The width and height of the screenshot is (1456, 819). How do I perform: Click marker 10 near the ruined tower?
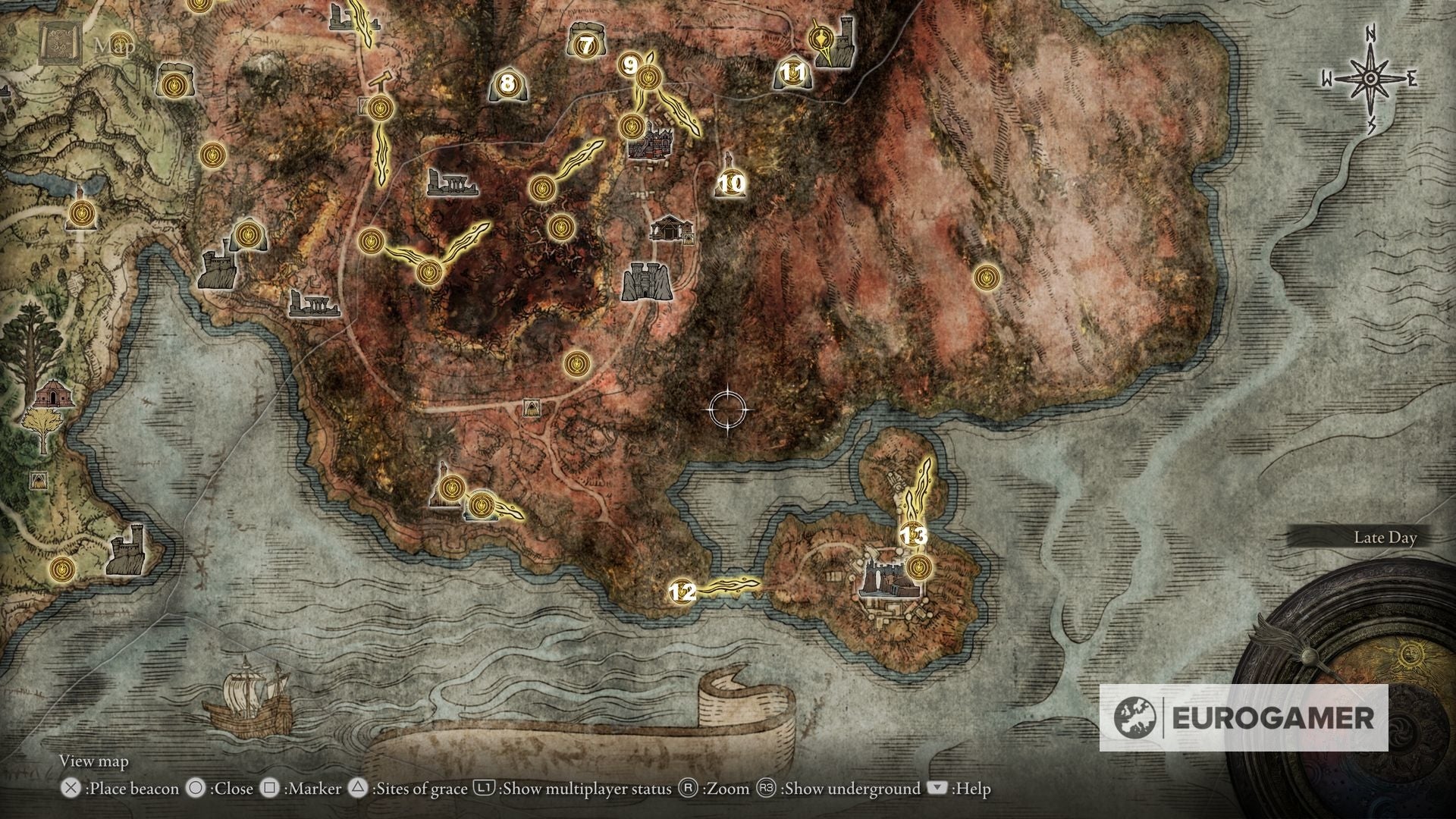730,182
